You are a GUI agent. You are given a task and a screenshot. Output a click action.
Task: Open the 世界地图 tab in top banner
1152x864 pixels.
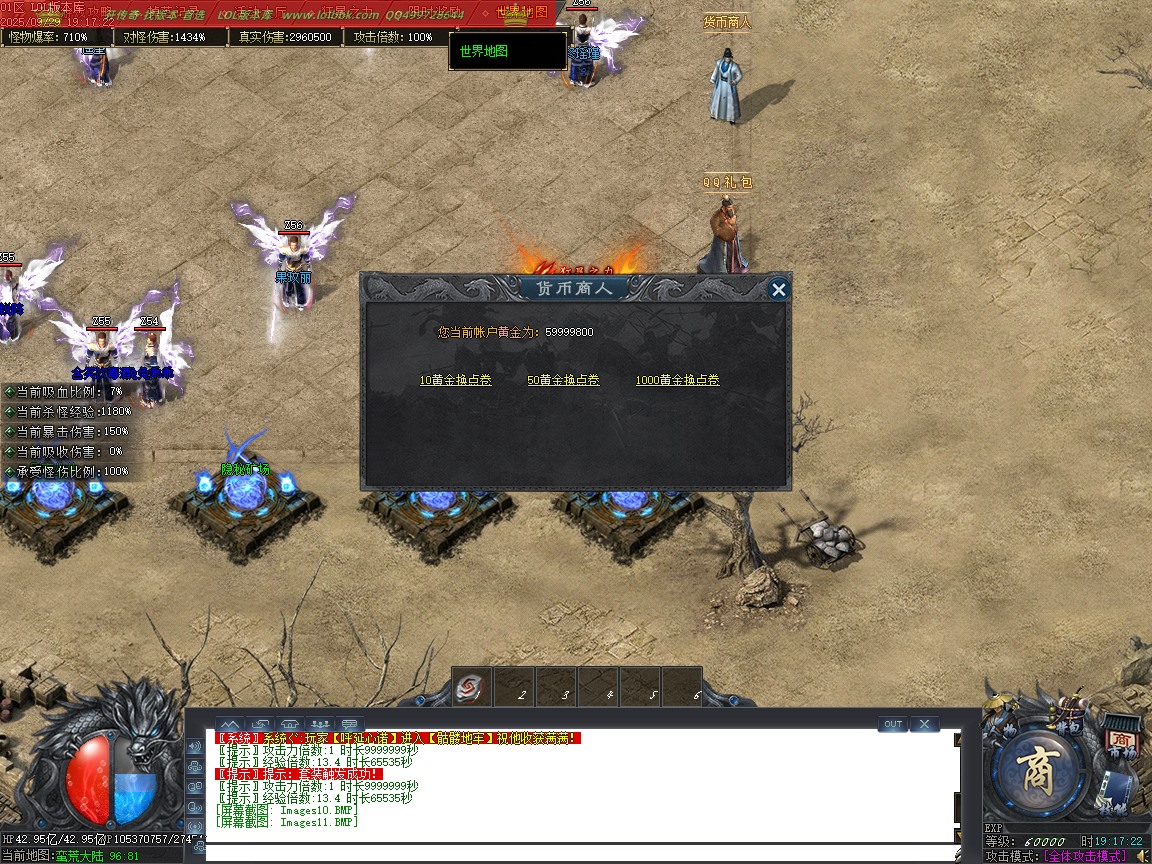pyautogui.click(x=521, y=12)
